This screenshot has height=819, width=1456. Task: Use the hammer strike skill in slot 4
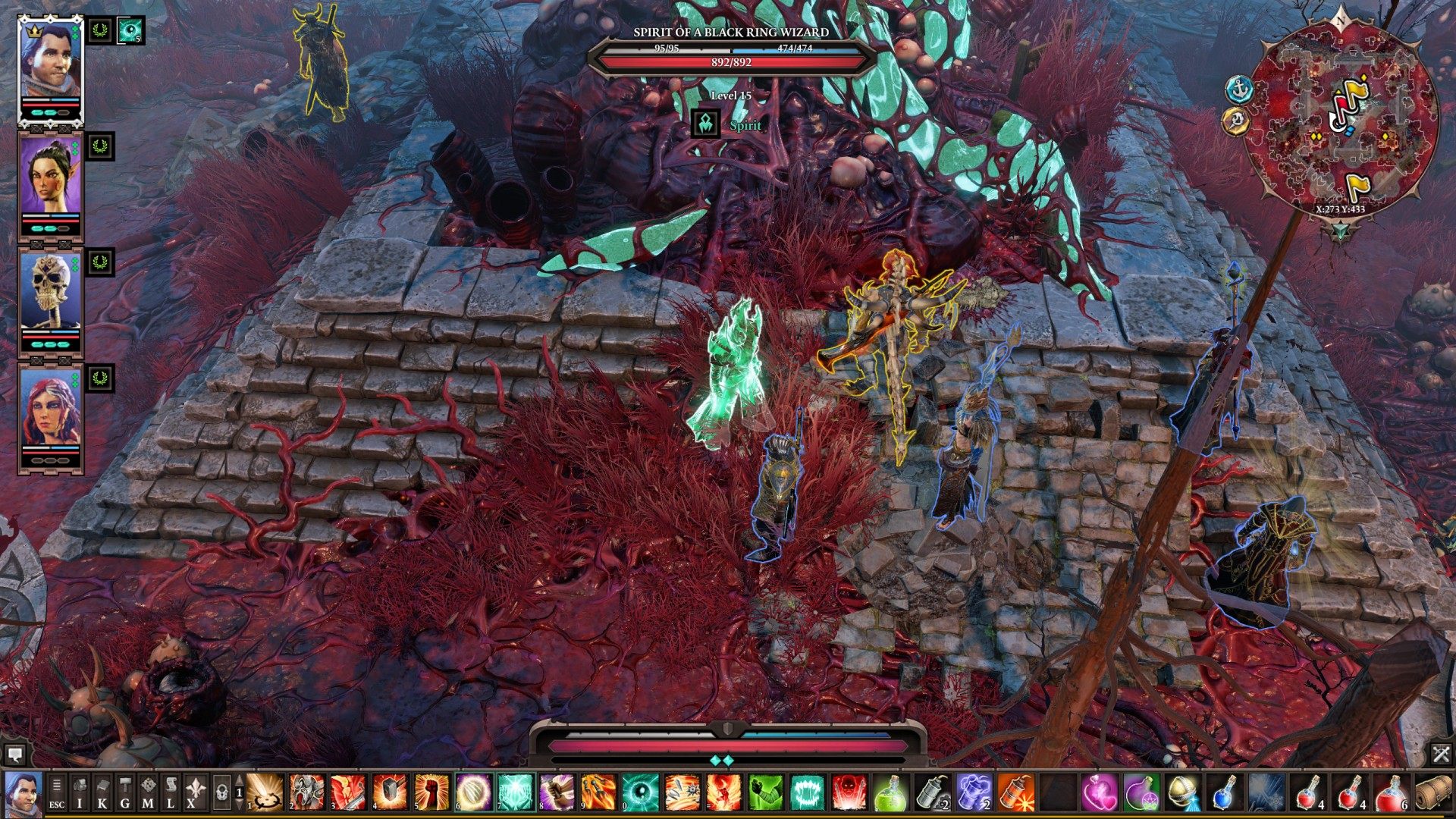click(x=390, y=792)
